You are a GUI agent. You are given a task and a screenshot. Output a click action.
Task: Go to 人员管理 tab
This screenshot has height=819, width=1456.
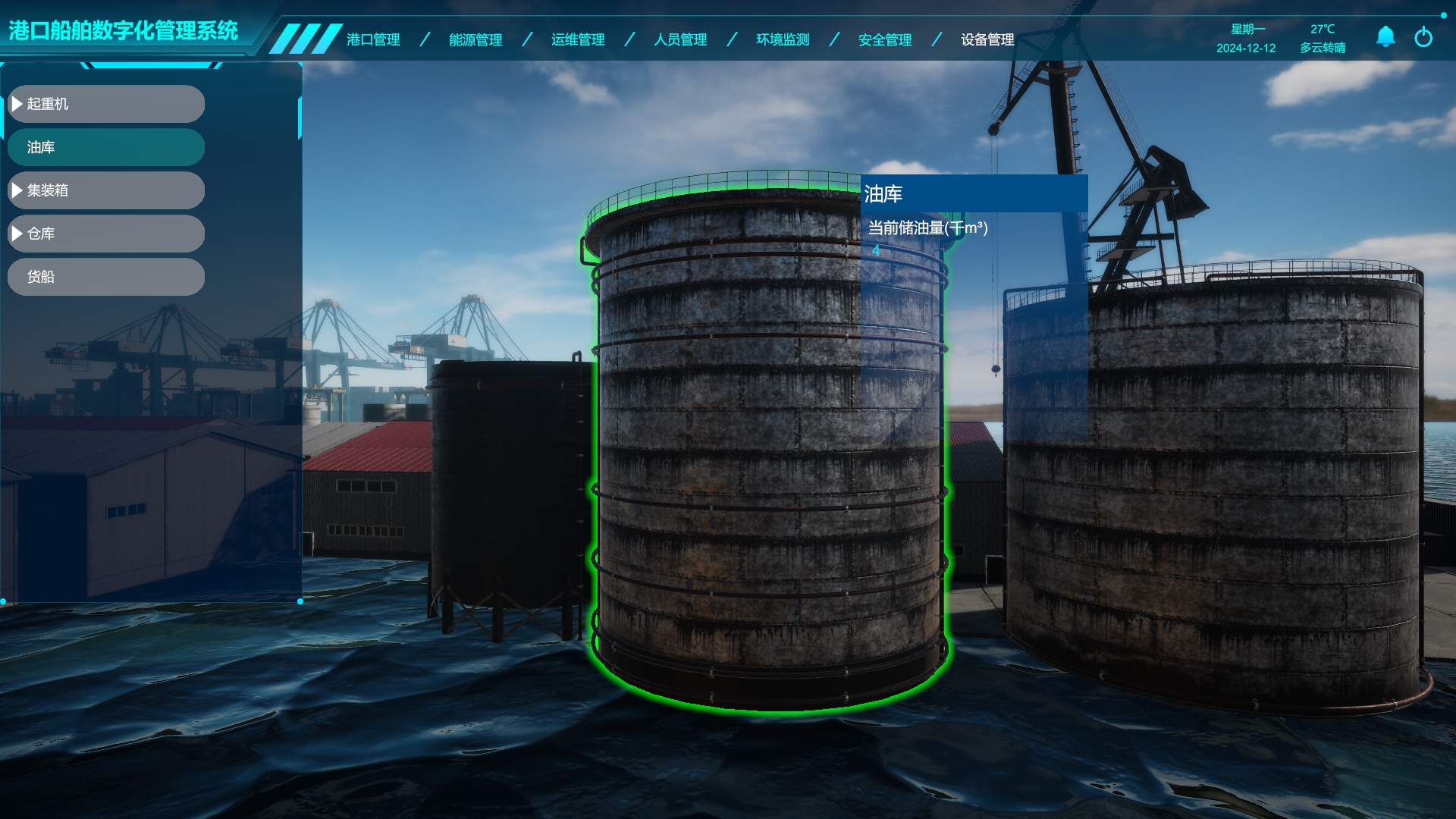679,39
